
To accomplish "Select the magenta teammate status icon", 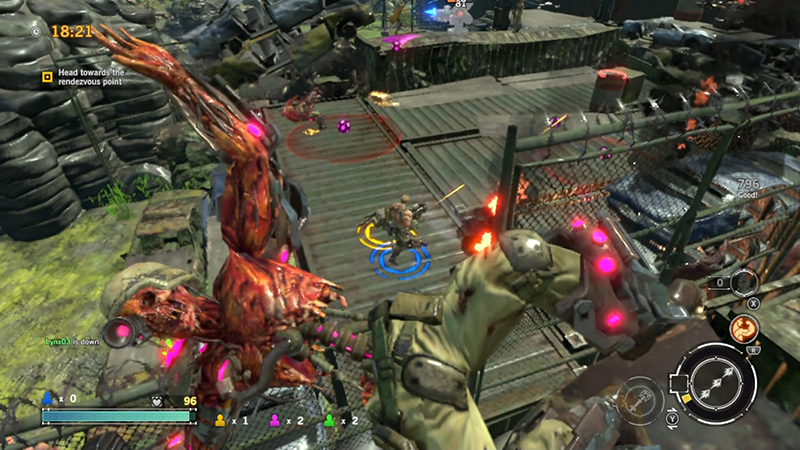I will tap(272, 420).
